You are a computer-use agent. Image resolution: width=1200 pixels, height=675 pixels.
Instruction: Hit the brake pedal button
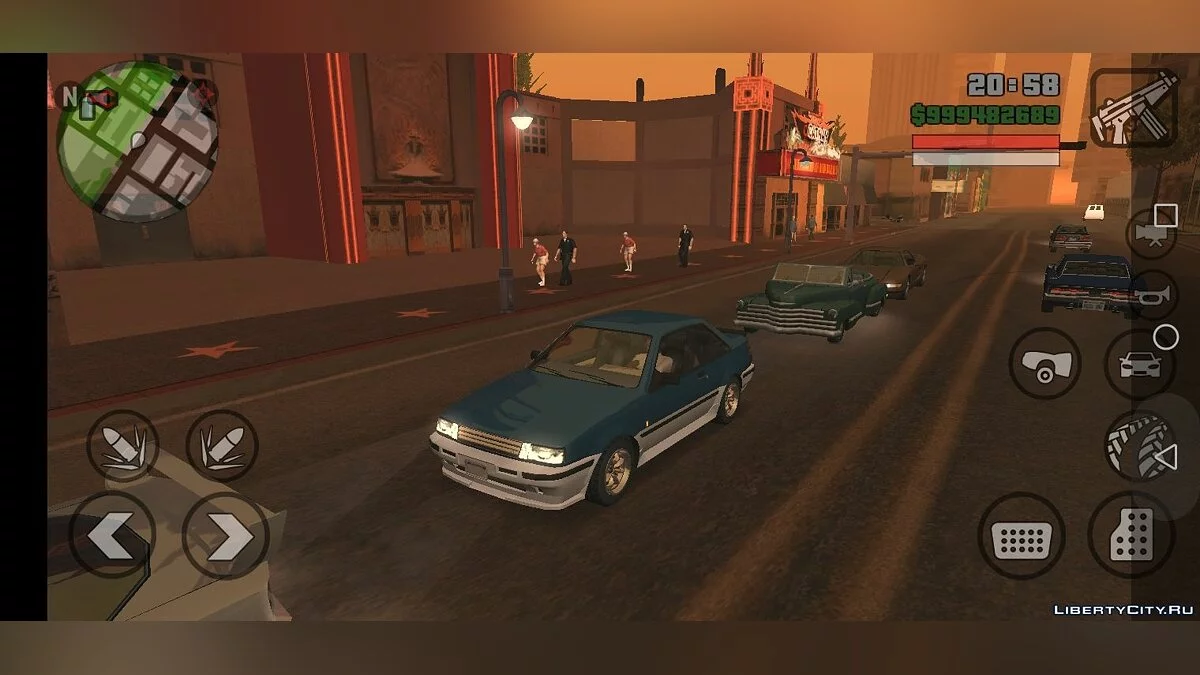1021,537
